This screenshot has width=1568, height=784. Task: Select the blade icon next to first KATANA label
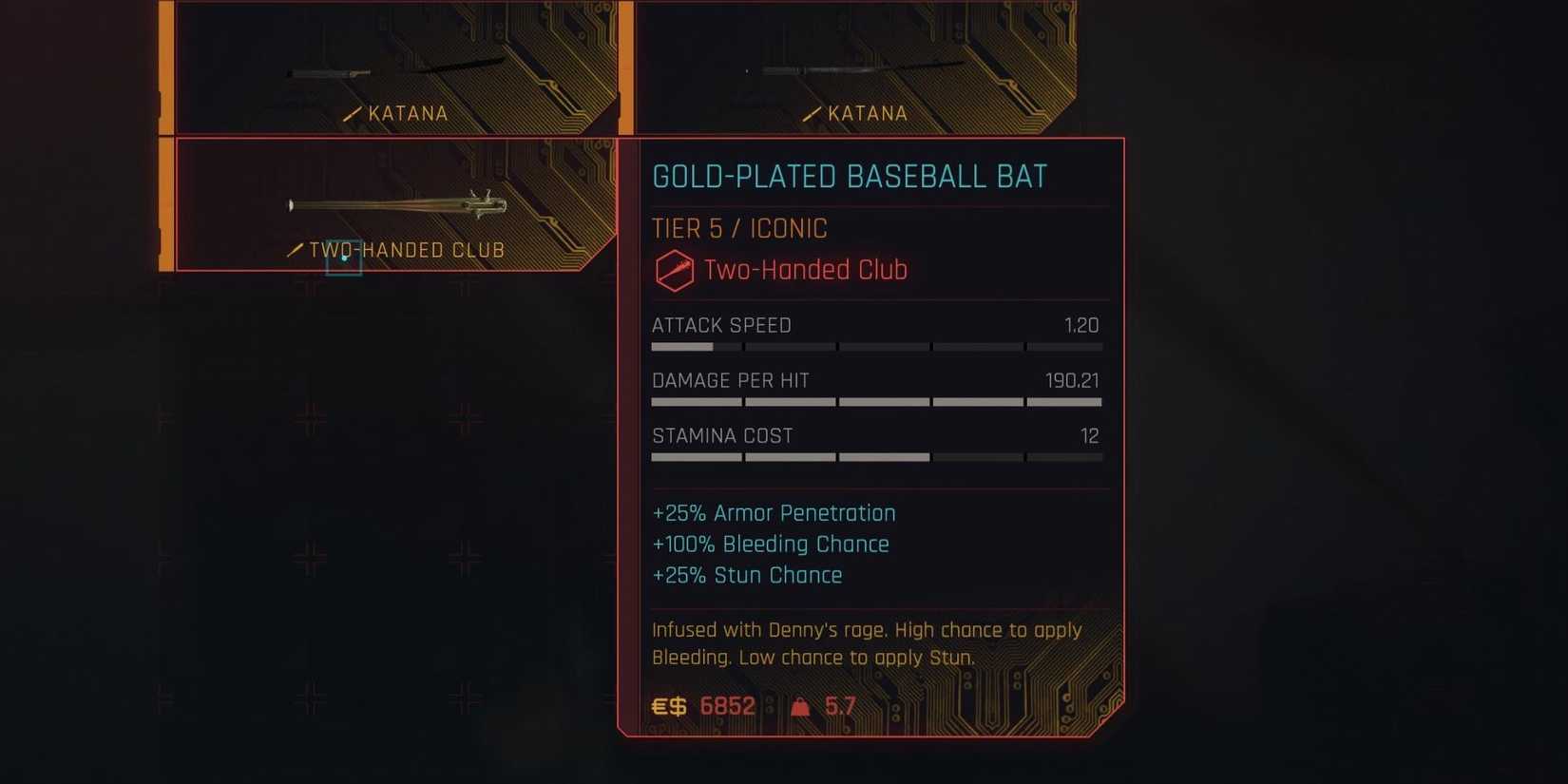pos(354,112)
